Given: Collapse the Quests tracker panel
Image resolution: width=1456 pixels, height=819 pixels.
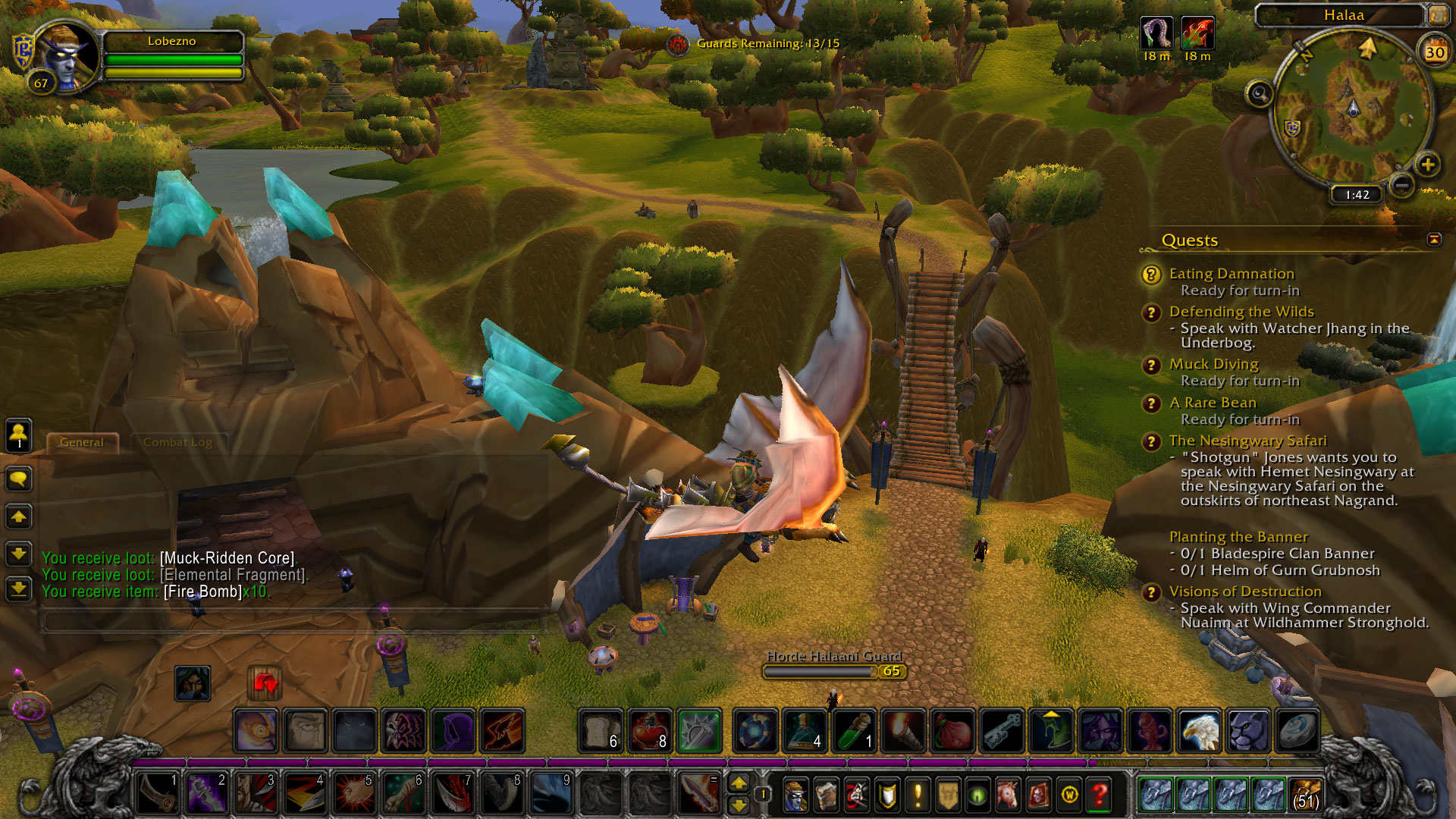Looking at the screenshot, I should pos(1434,240).
